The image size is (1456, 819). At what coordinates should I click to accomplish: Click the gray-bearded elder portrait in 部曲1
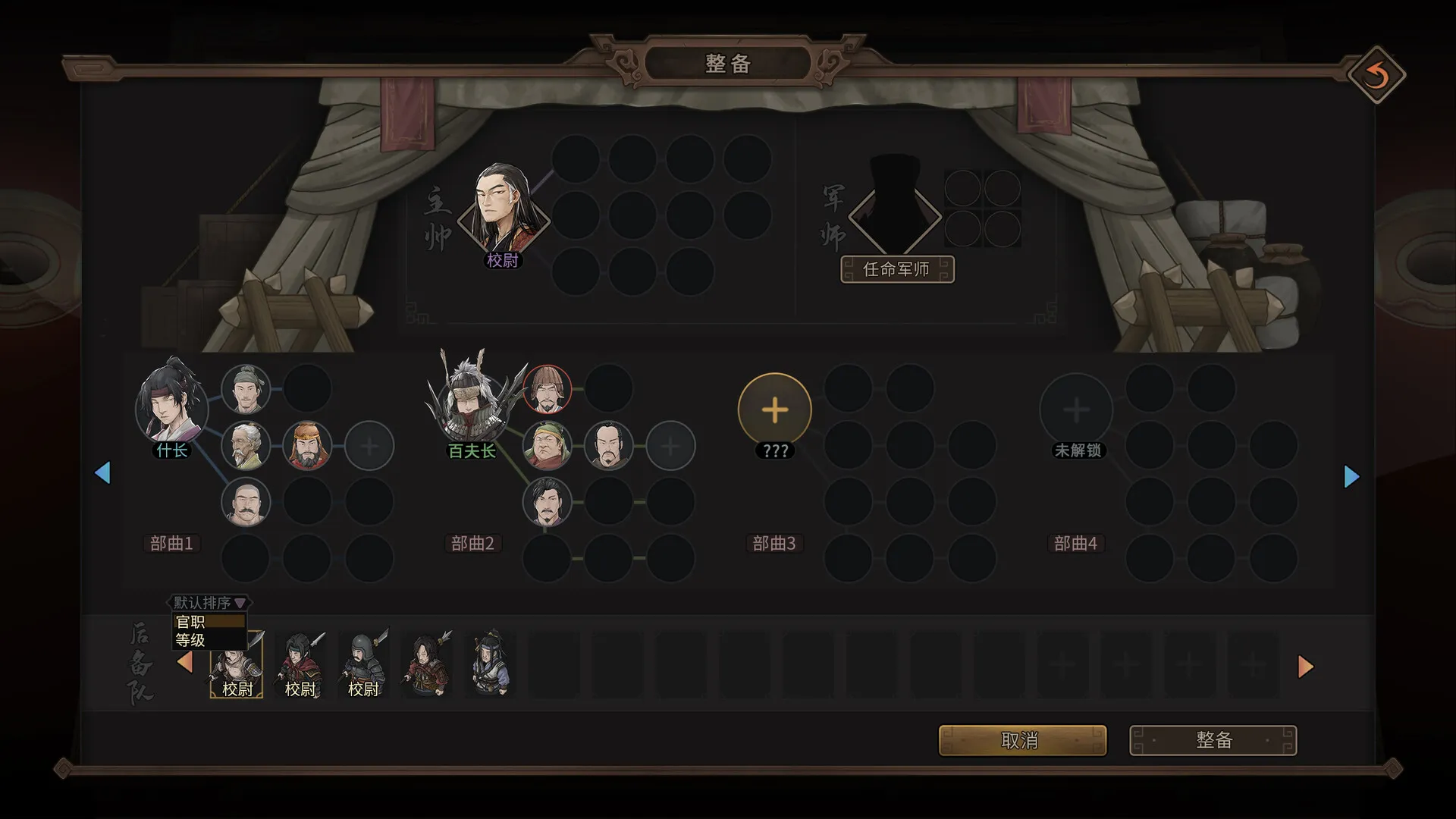(x=246, y=445)
